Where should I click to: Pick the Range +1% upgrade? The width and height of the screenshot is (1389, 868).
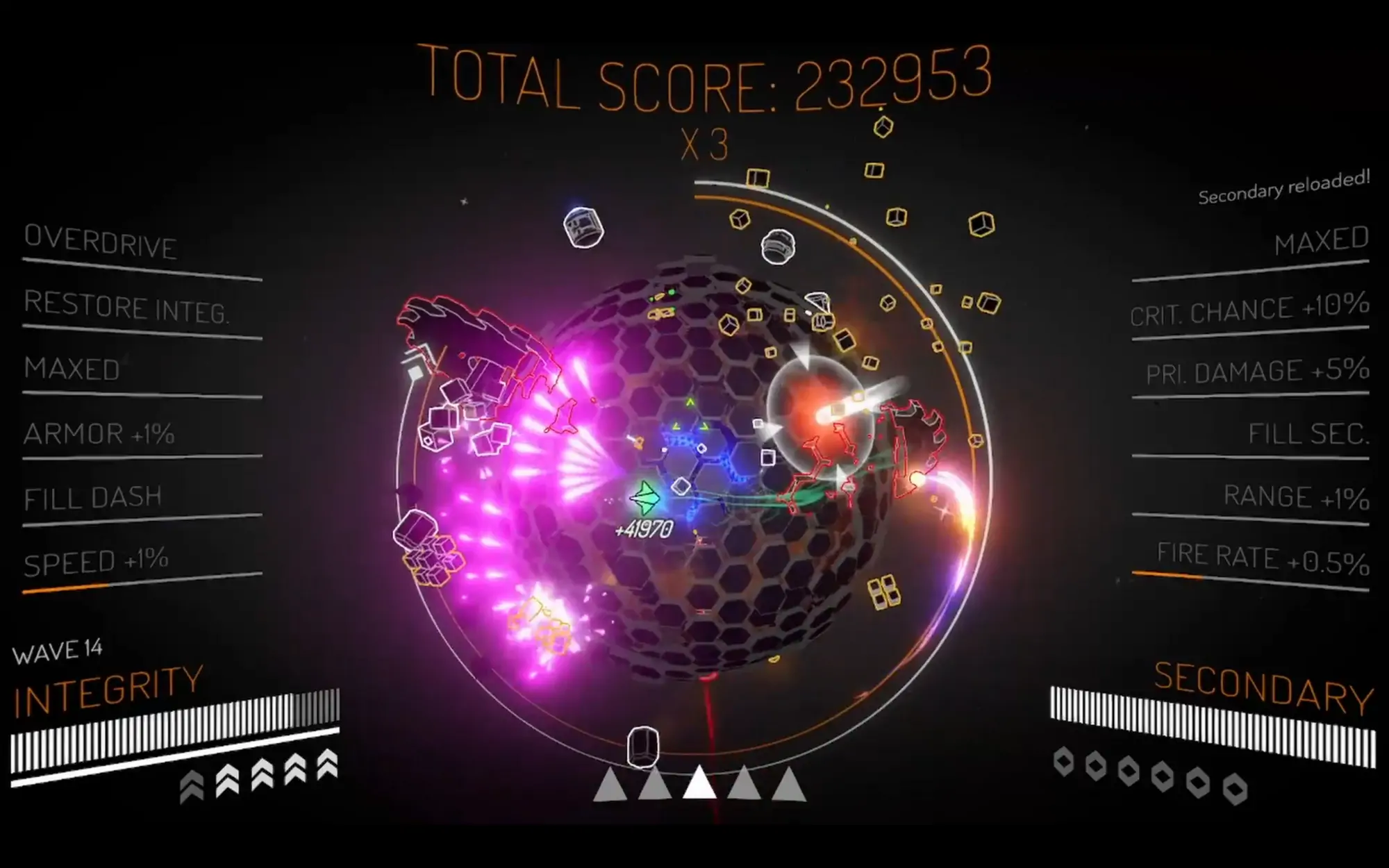point(1296,497)
